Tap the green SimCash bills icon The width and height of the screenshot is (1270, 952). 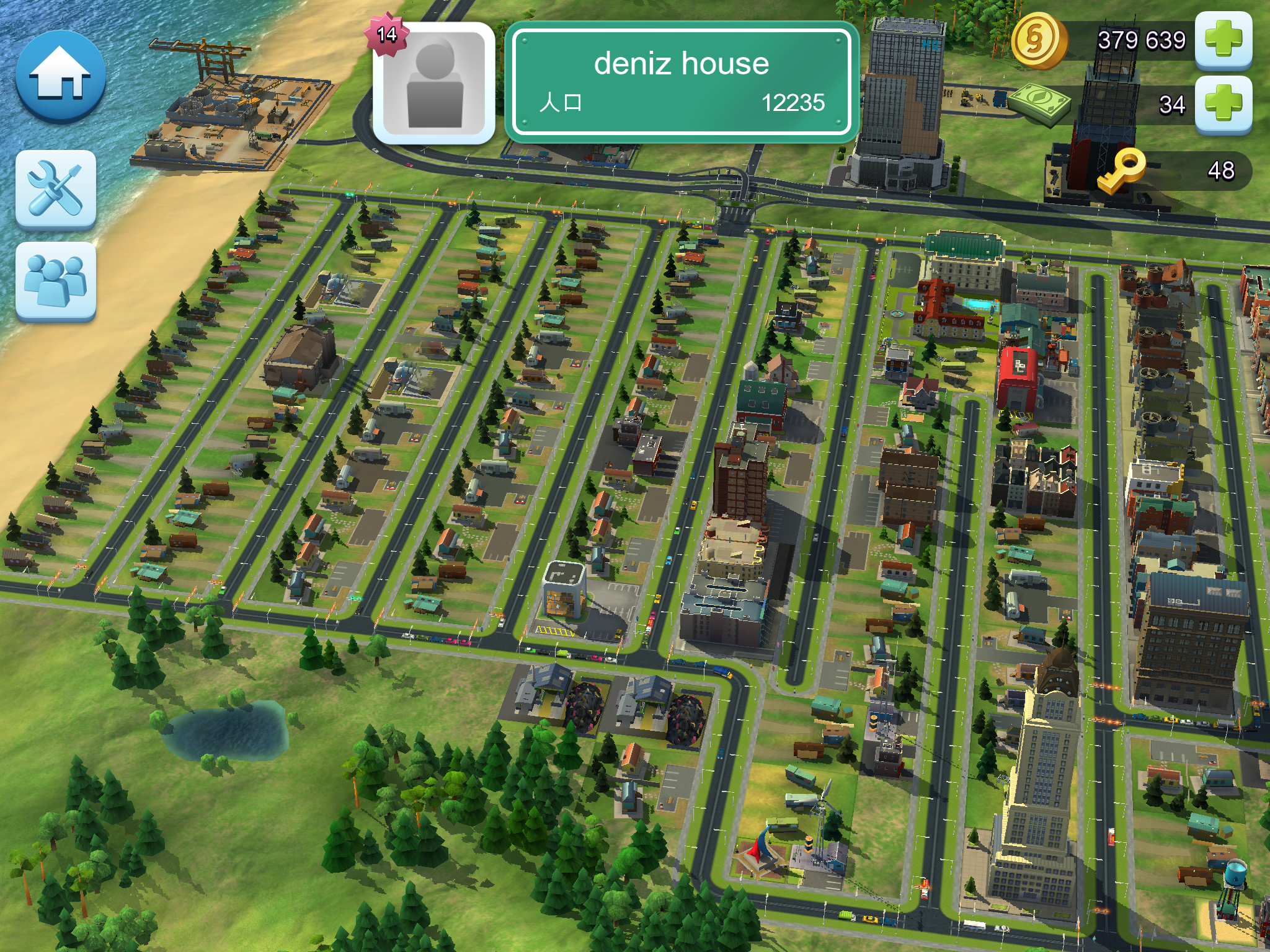coord(1040,104)
